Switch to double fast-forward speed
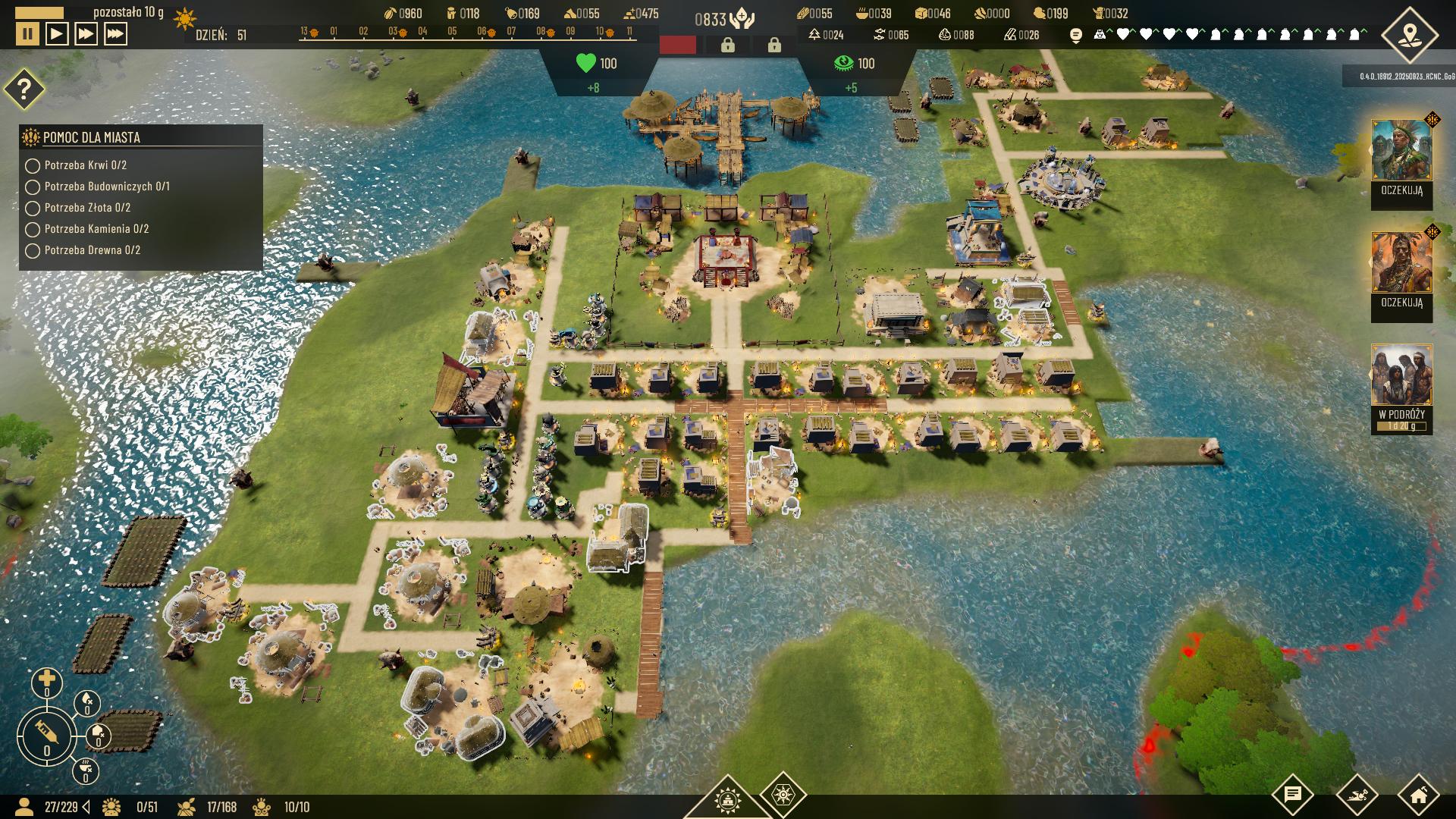Image resolution: width=1456 pixels, height=819 pixels. tap(86, 34)
